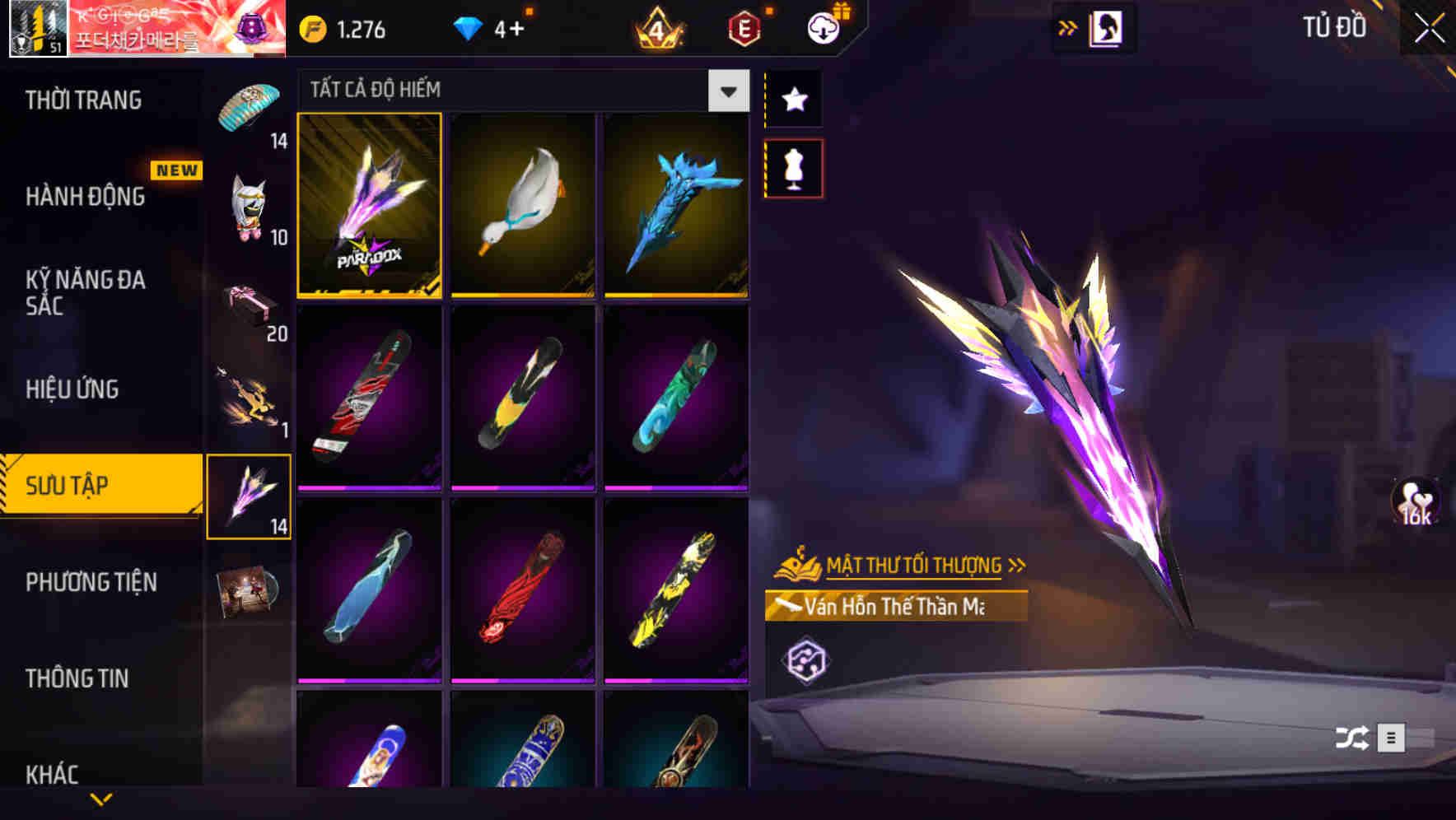Select the Paradox skateboard thumbnail
The image size is (1456, 820).
(x=370, y=207)
